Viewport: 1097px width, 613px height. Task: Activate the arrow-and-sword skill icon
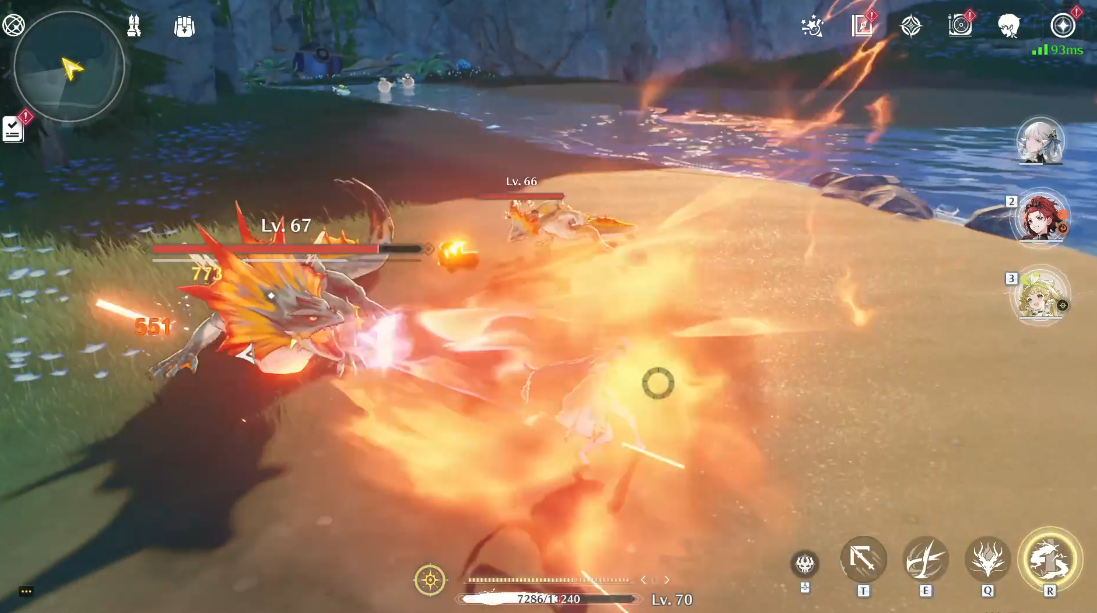[863, 559]
